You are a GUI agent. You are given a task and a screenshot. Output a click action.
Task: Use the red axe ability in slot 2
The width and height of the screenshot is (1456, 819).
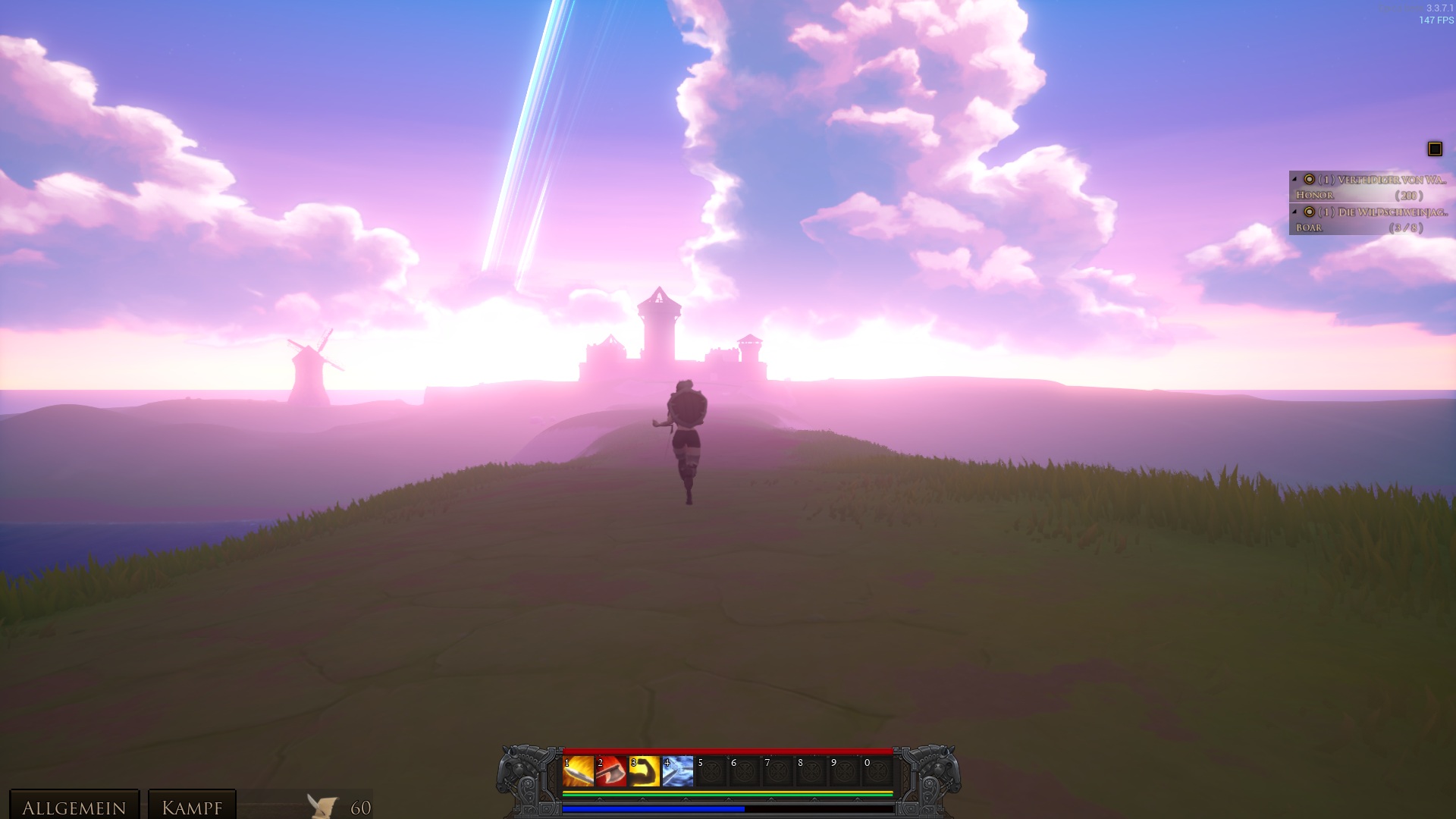[x=611, y=771]
